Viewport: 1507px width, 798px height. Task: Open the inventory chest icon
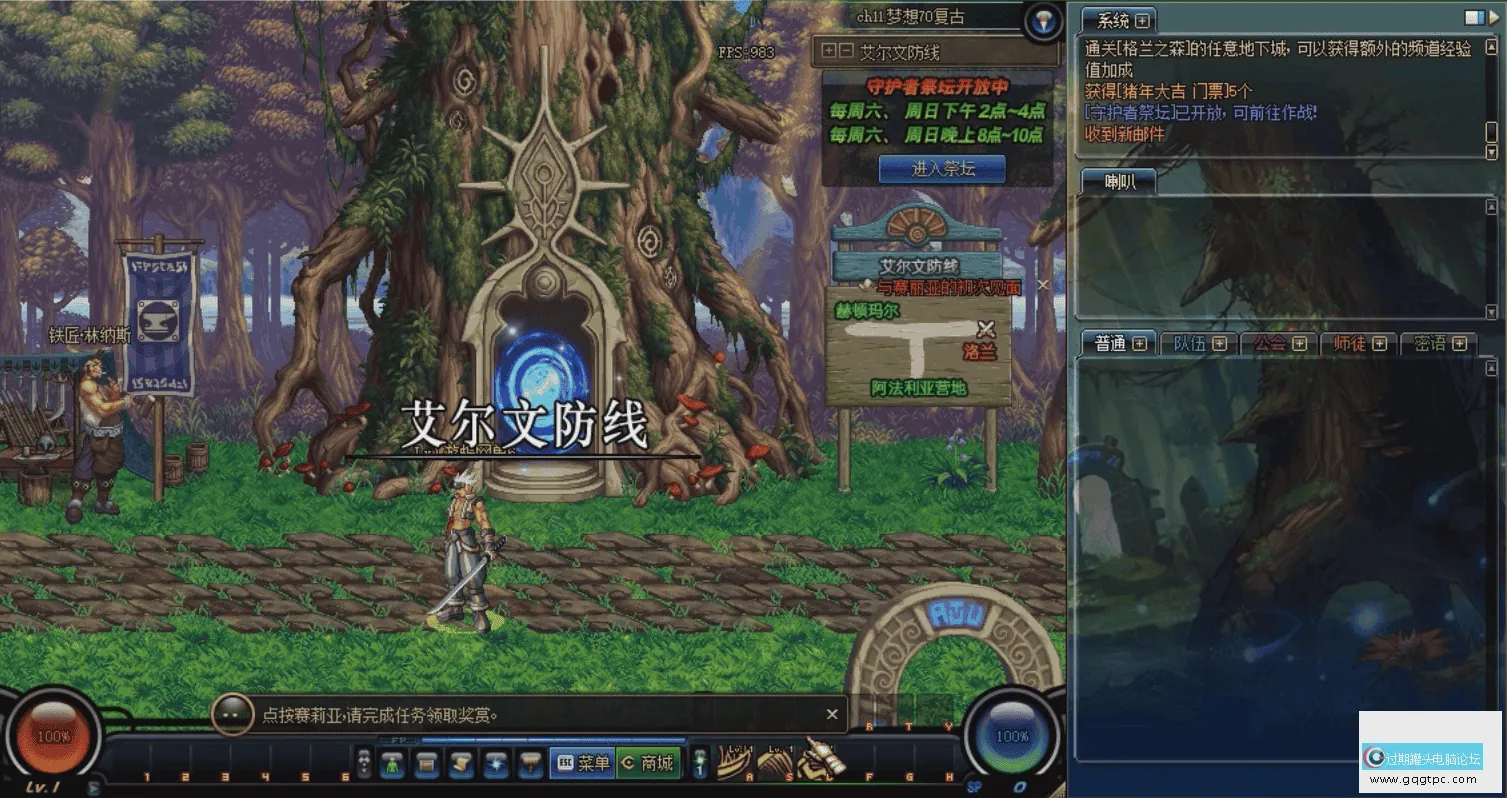pos(427,763)
